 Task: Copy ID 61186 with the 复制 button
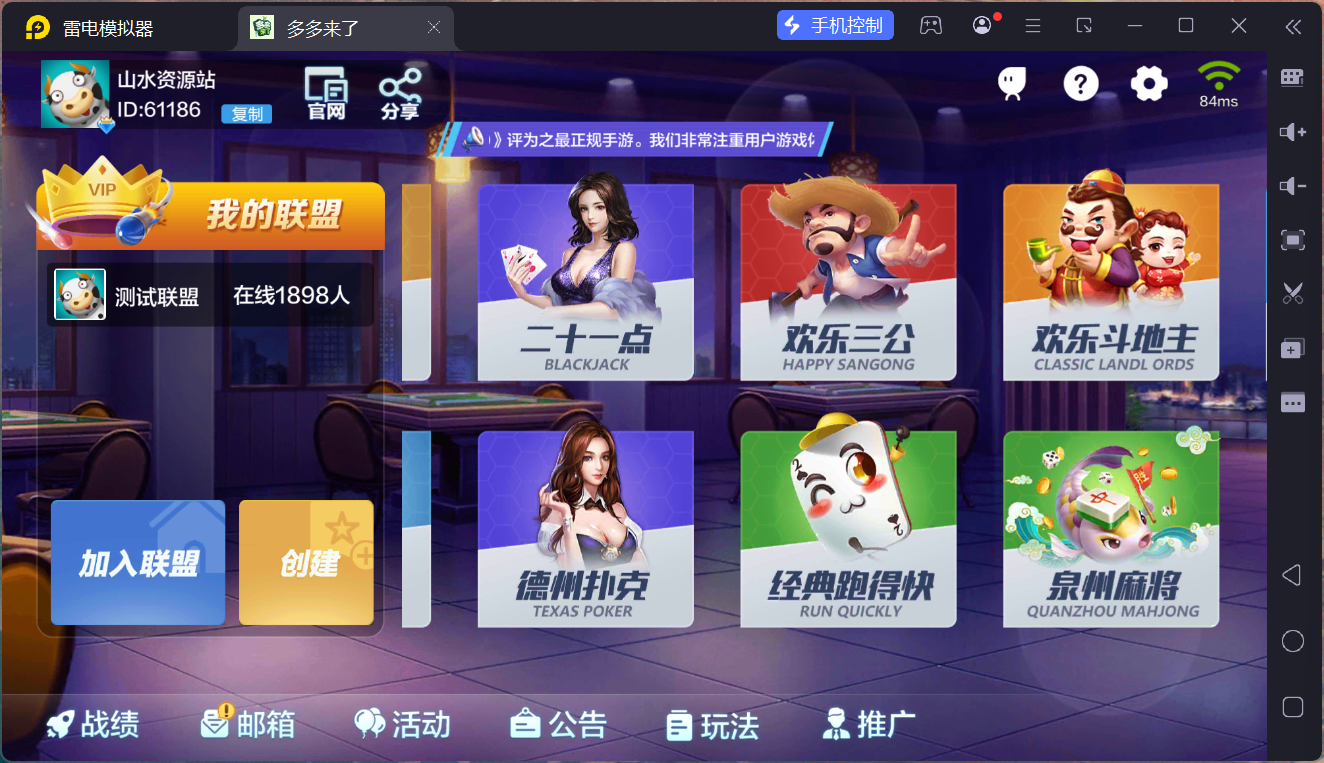pos(245,114)
